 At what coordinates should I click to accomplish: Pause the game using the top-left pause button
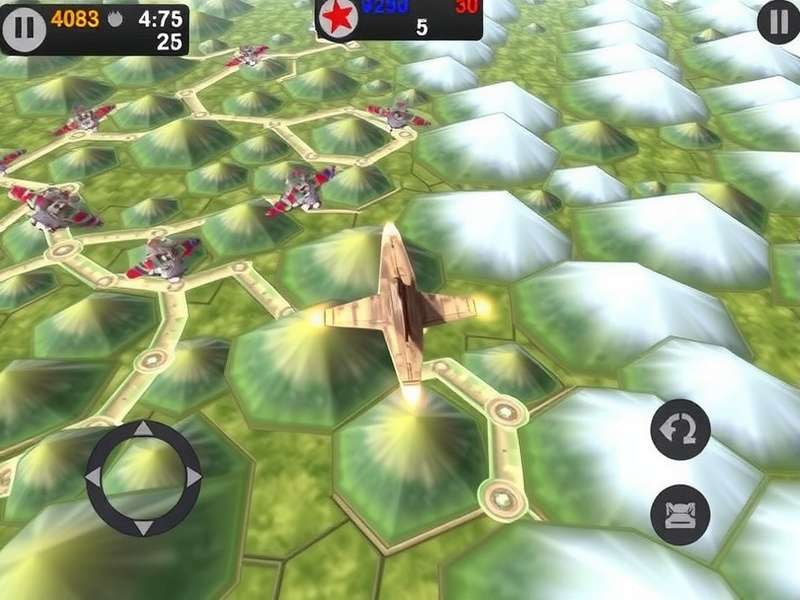24,29
